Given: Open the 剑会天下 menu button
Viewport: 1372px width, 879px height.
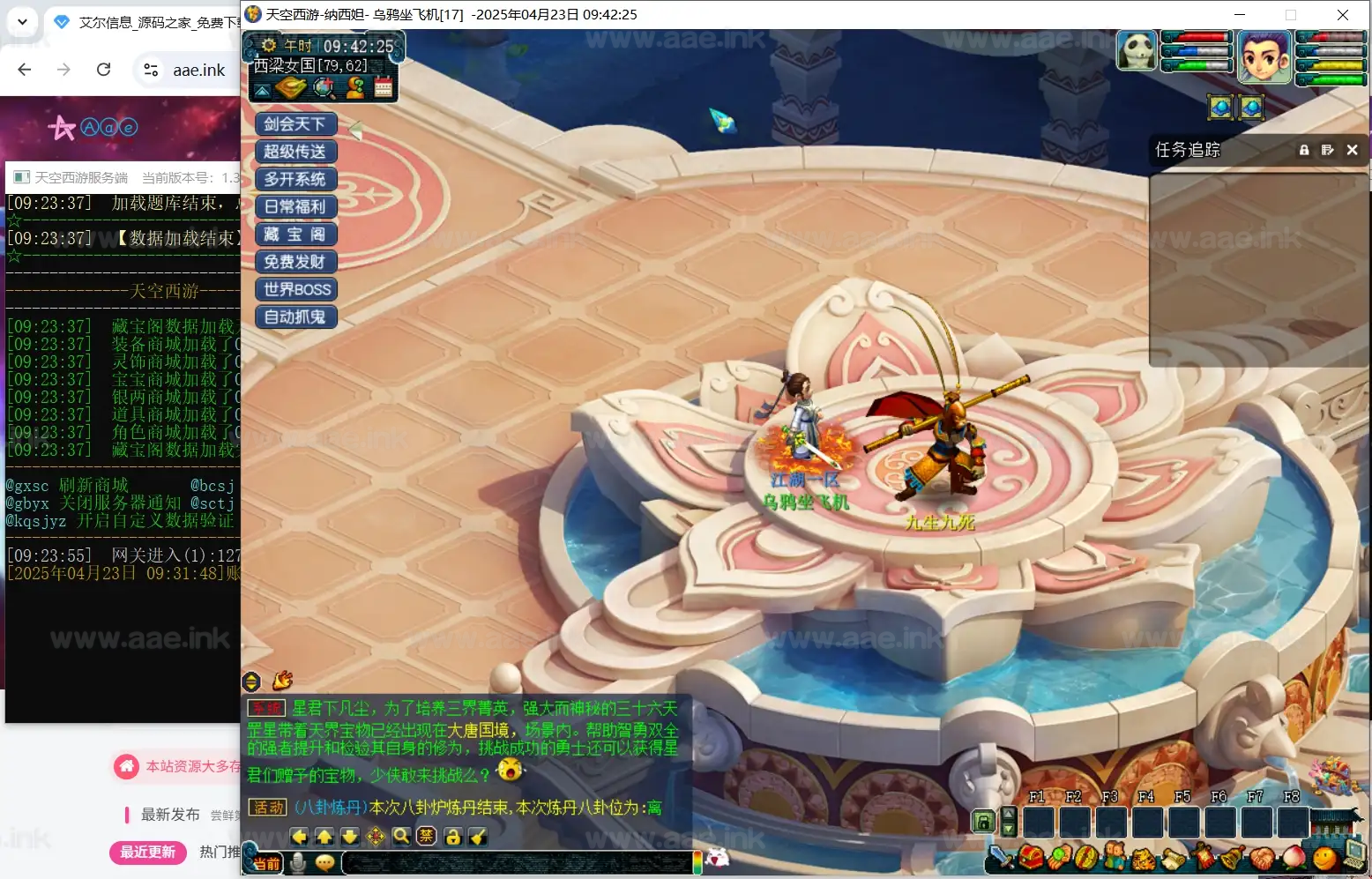Looking at the screenshot, I should [295, 124].
